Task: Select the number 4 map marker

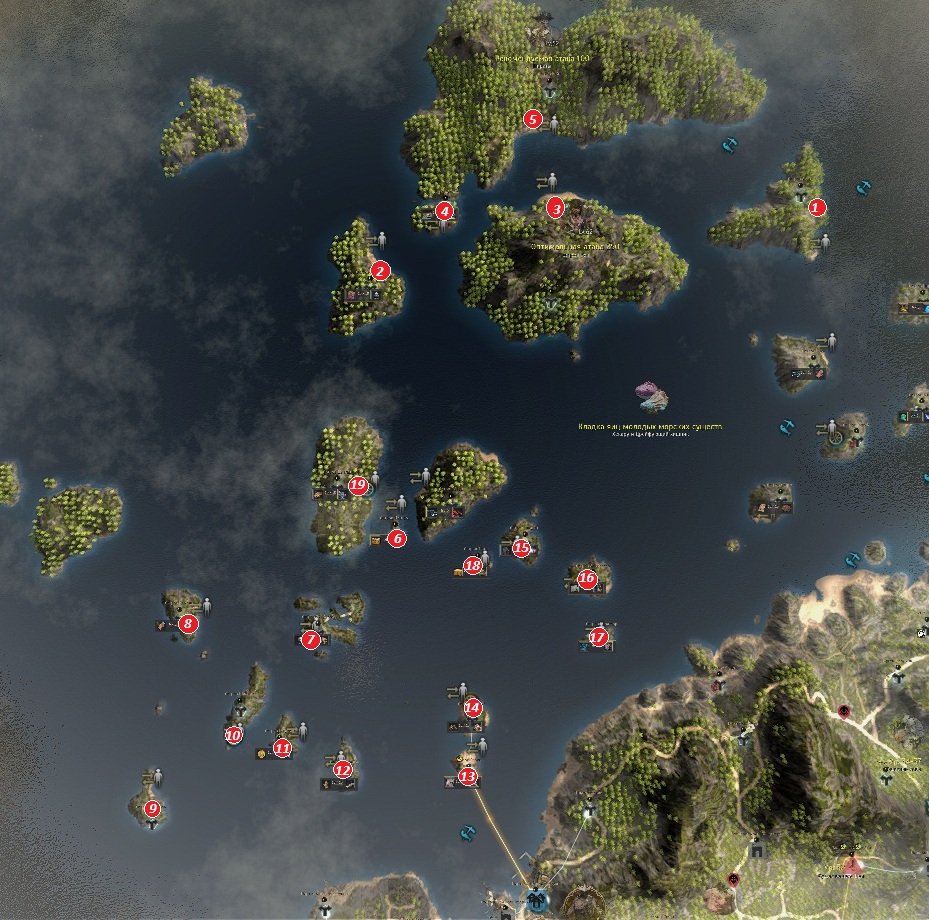Action: pos(444,211)
